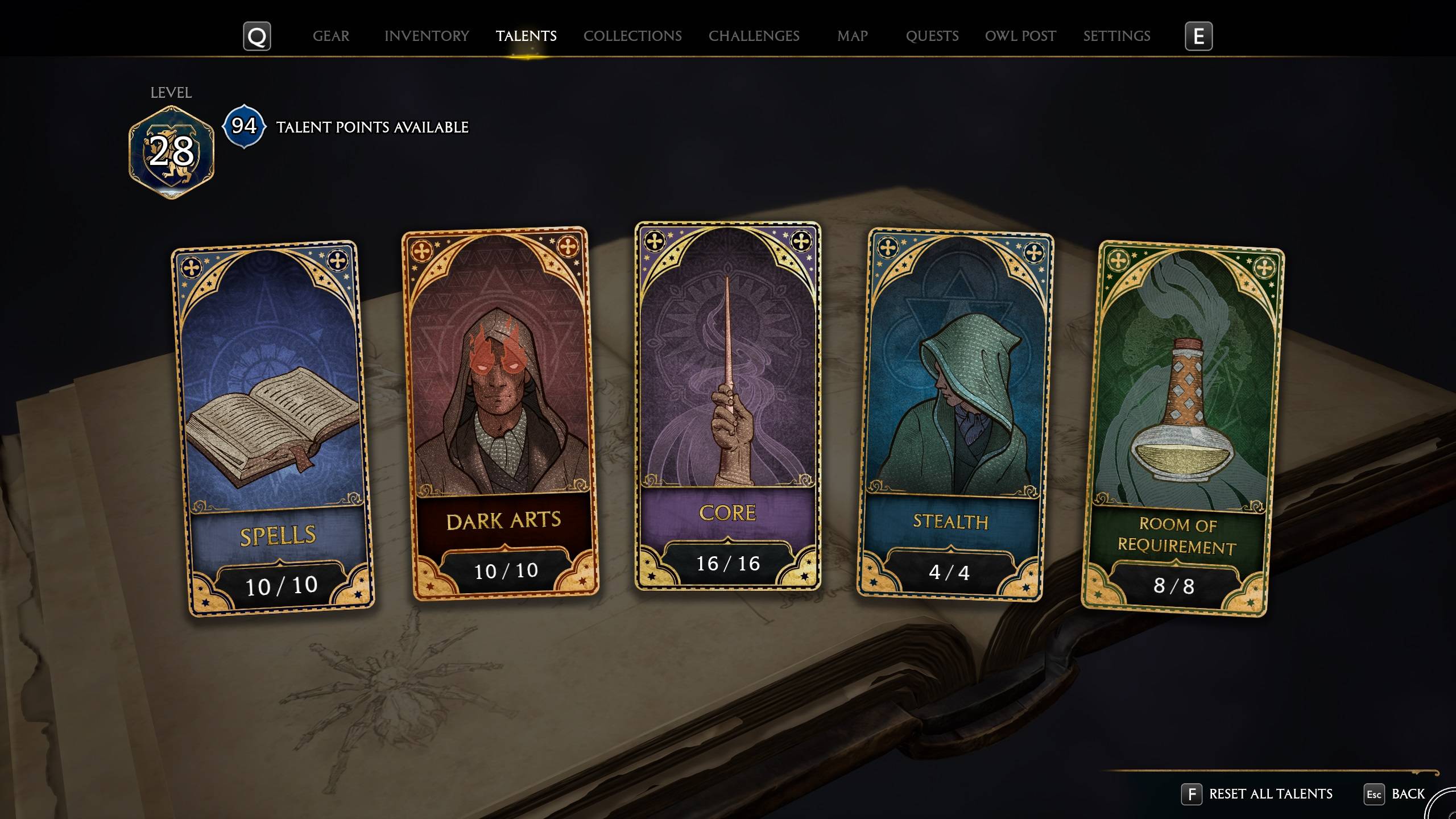Go to the Collections tab

(632, 36)
